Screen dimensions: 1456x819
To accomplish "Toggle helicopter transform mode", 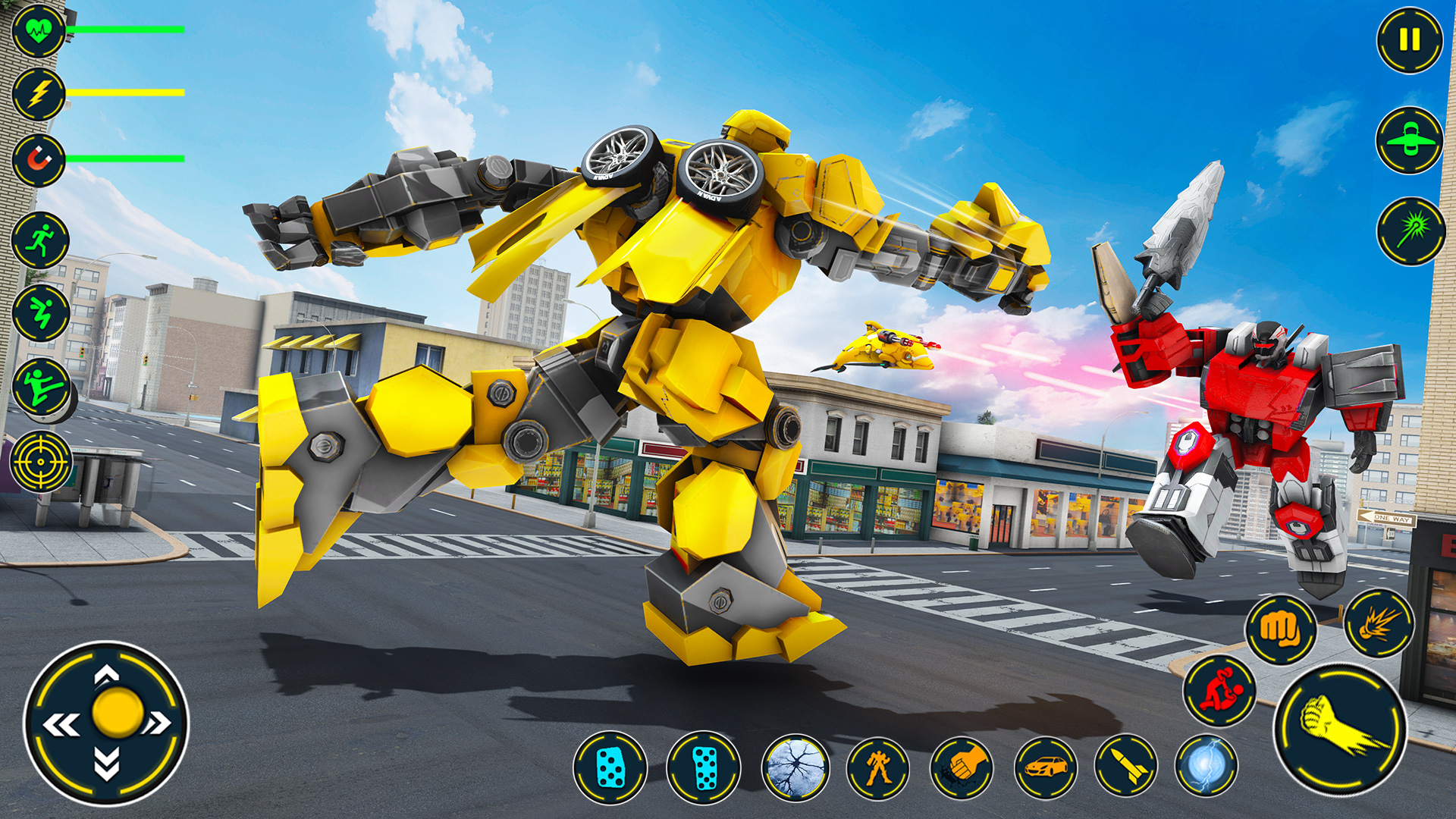I will (1410, 140).
